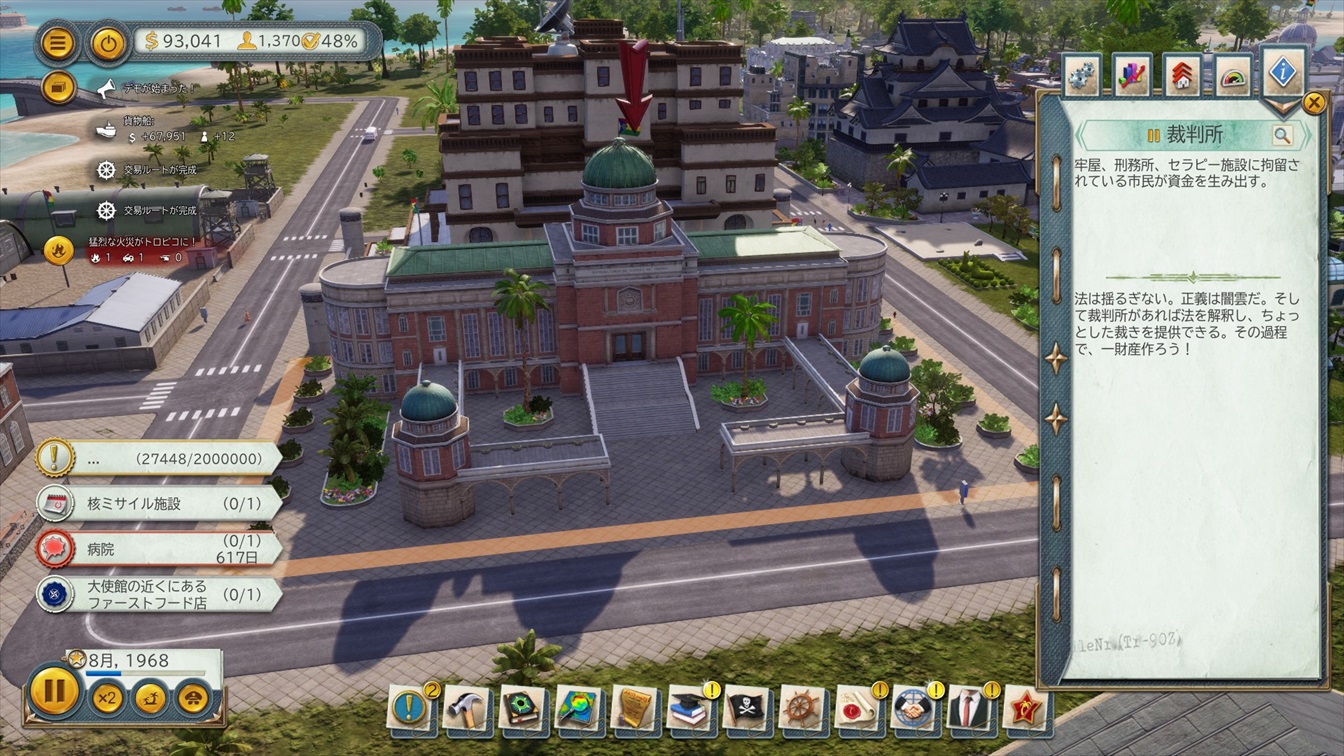Open the ship wheel trade menu
Viewport: 1344px width, 756px height.
[x=802, y=708]
